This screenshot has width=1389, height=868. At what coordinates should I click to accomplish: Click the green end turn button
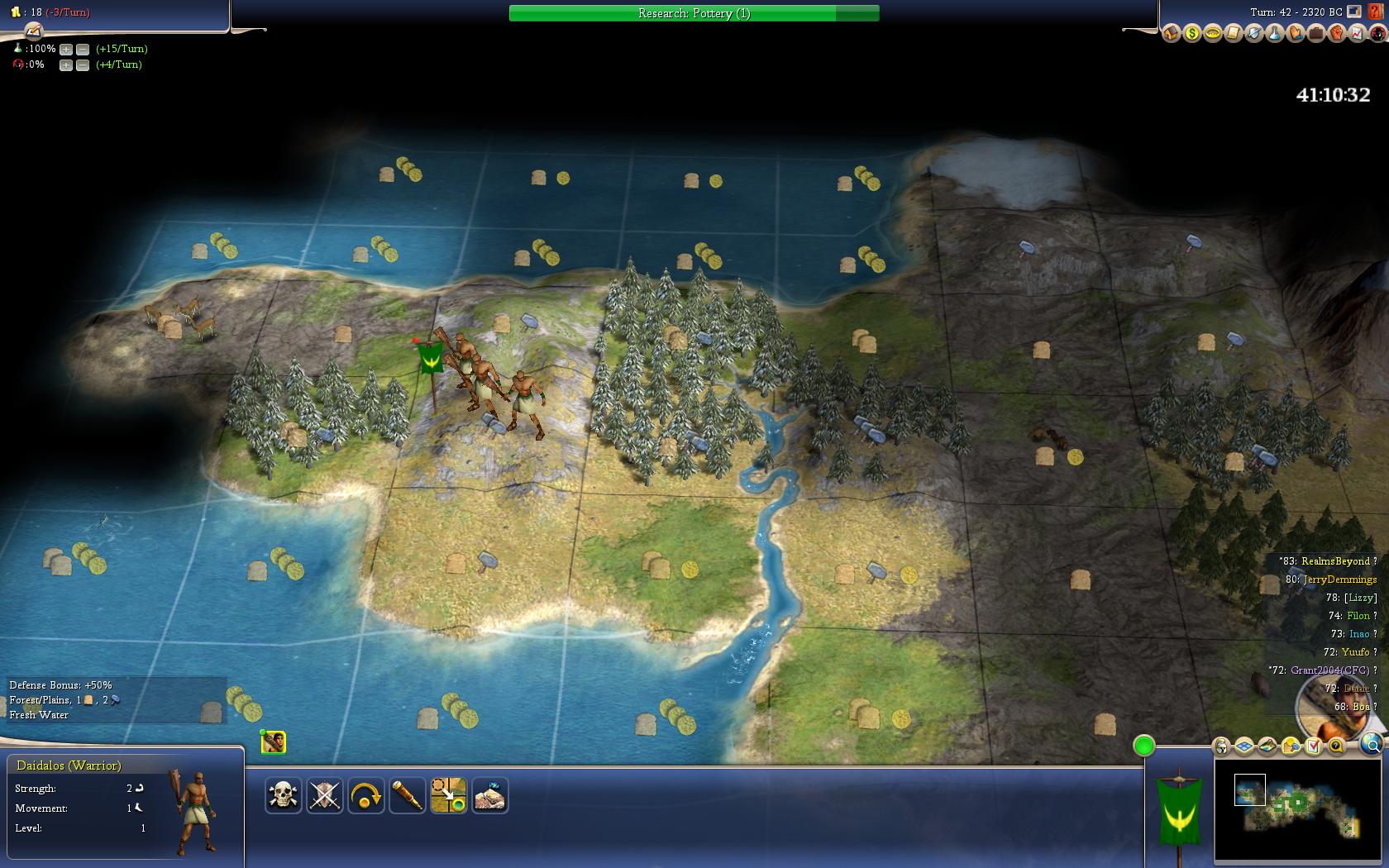[x=1143, y=746]
